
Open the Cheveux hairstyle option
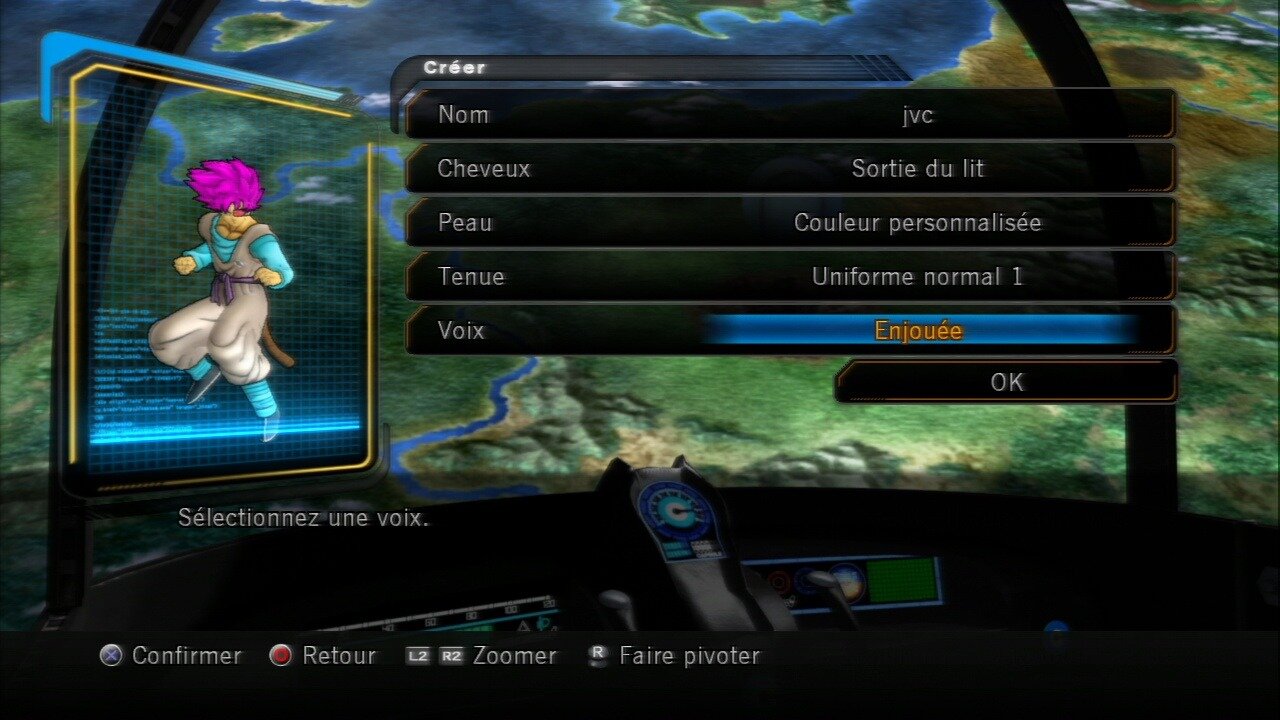point(790,168)
